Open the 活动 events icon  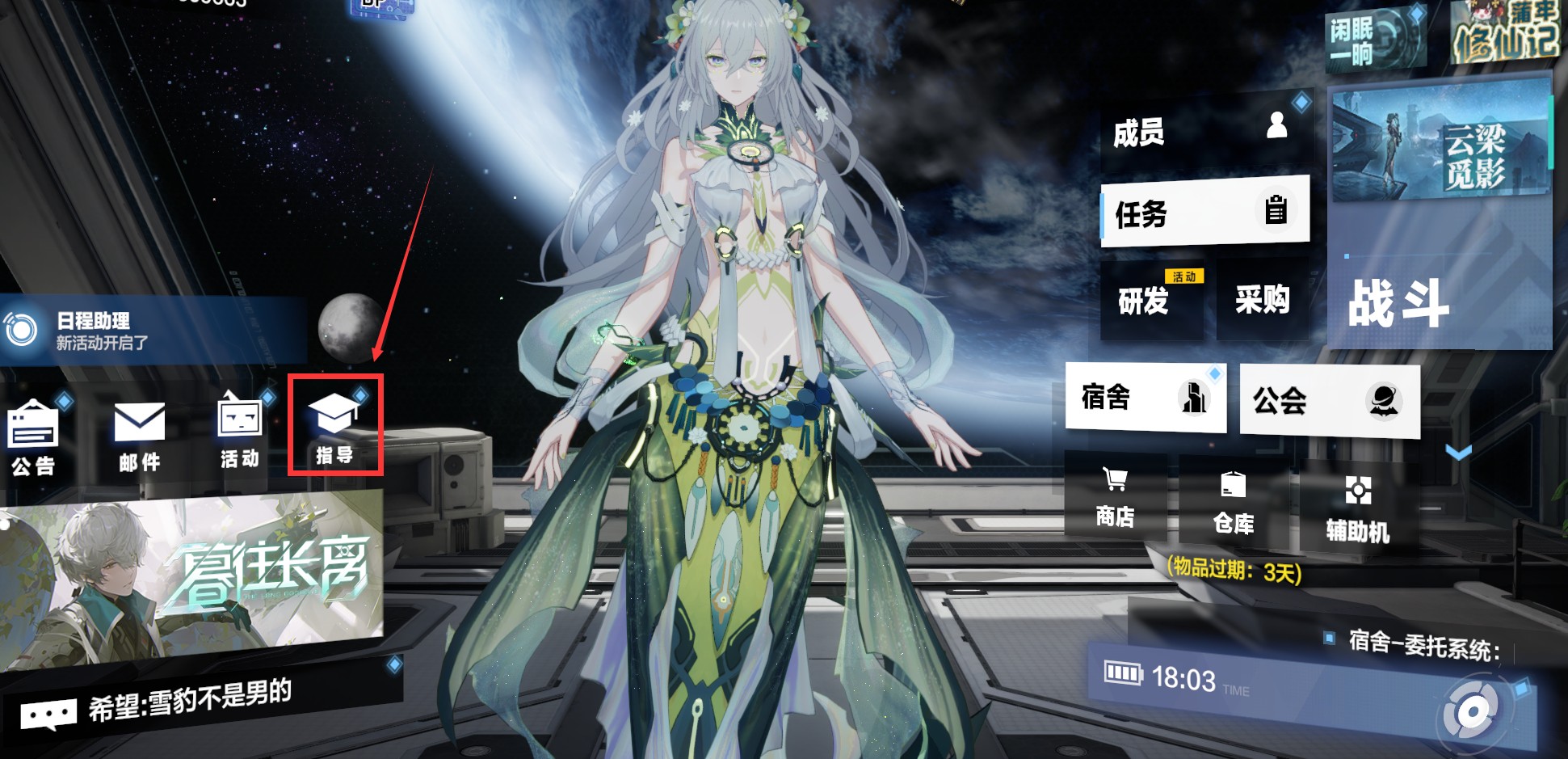[x=240, y=432]
